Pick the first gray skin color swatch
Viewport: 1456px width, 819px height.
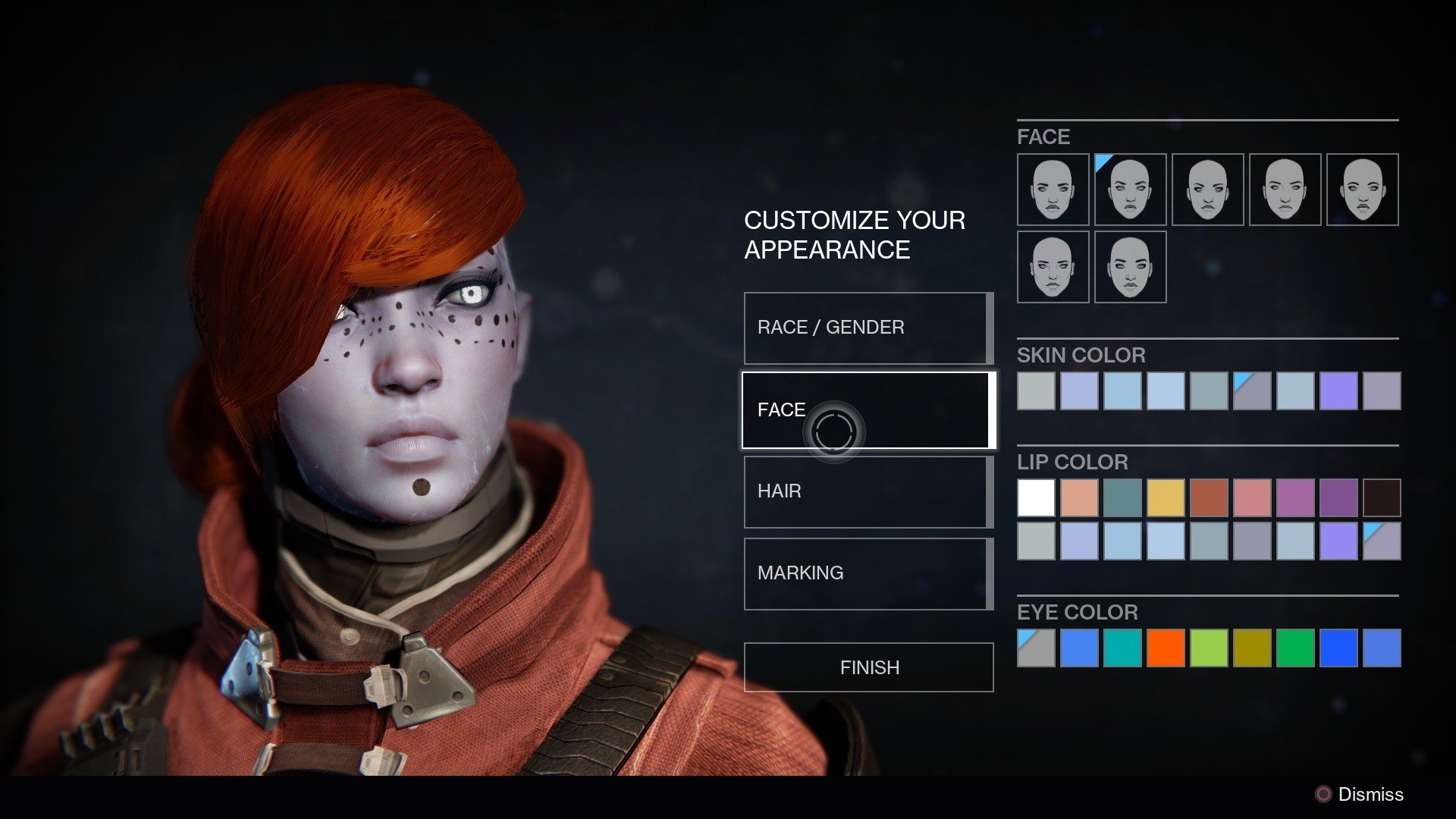tap(1036, 391)
